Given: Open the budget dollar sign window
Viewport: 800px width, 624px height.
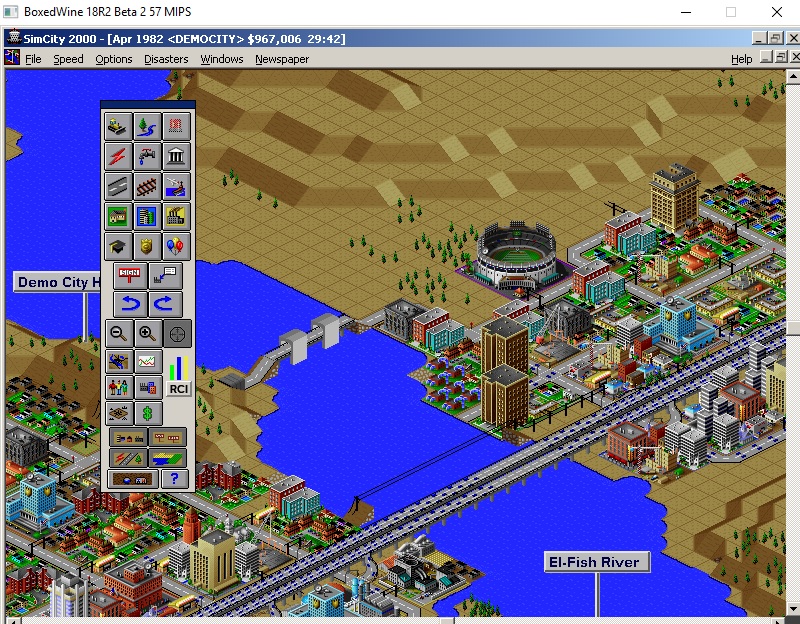Looking at the screenshot, I should (148, 412).
